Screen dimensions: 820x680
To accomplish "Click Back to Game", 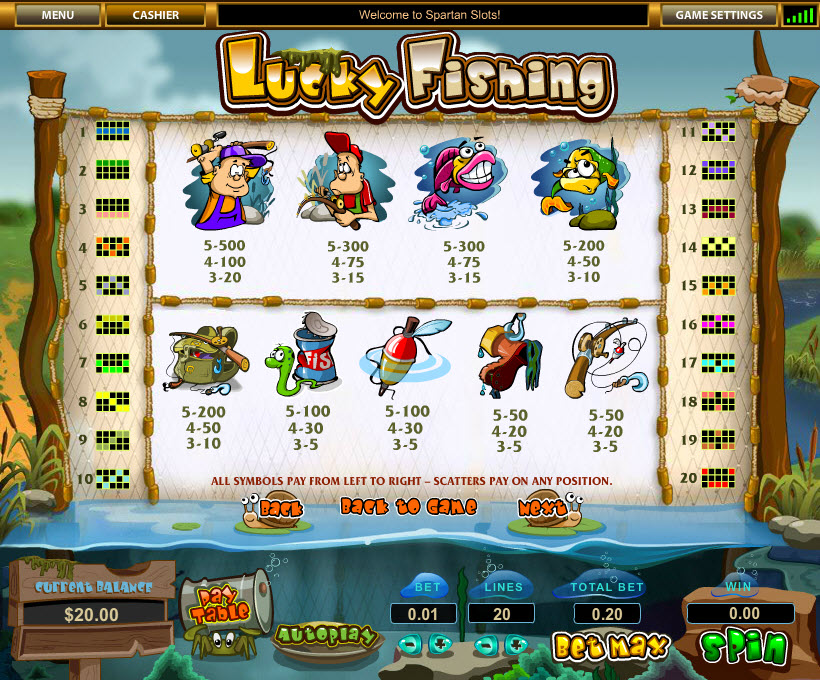I will 408,506.
